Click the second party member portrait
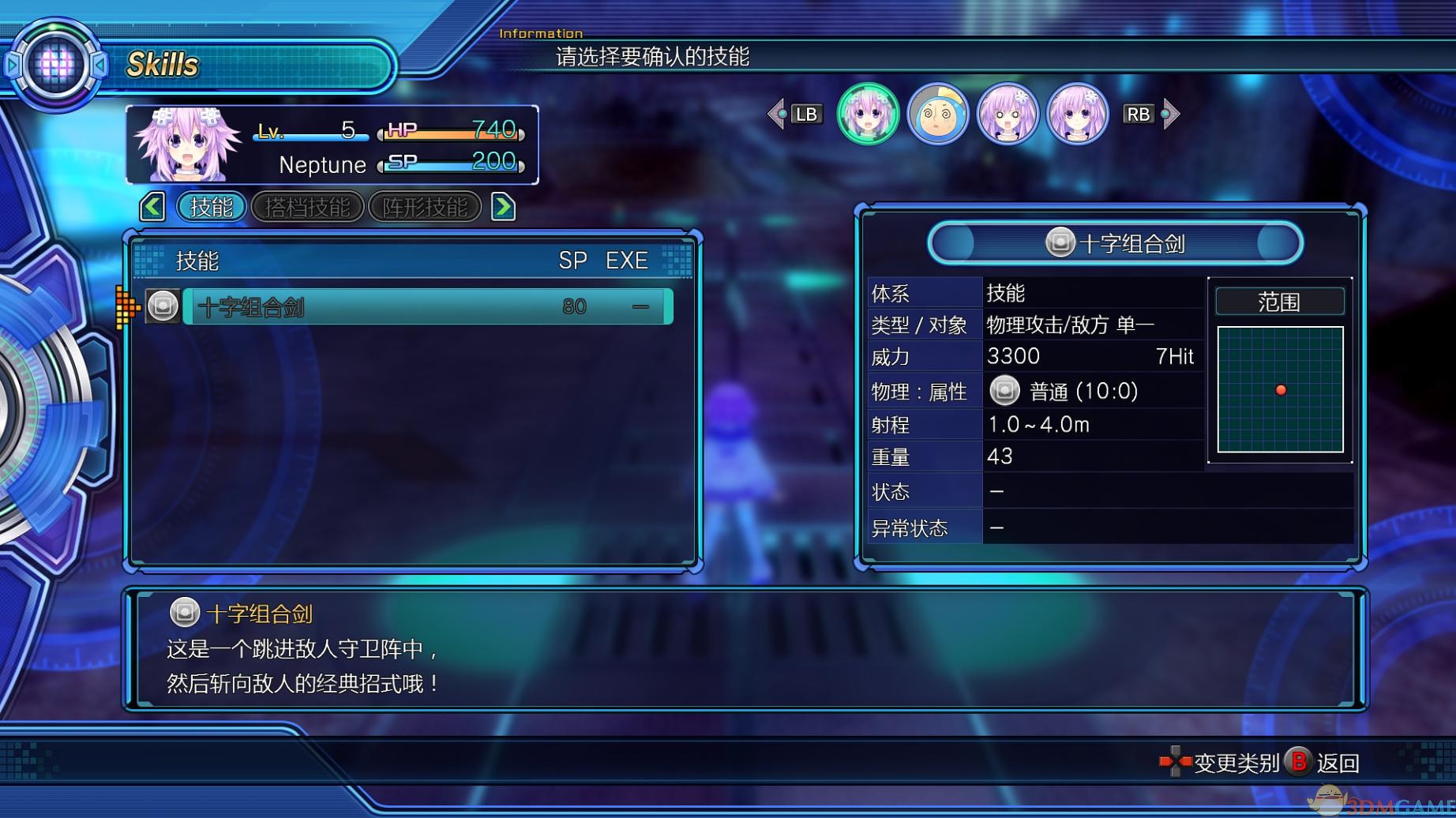This screenshot has width=1456, height=818. point(939,114)
